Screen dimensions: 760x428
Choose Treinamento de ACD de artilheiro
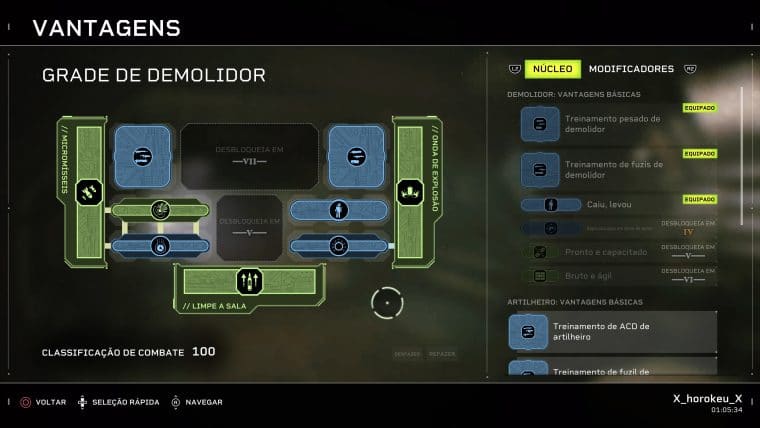[x=612, y=332]
